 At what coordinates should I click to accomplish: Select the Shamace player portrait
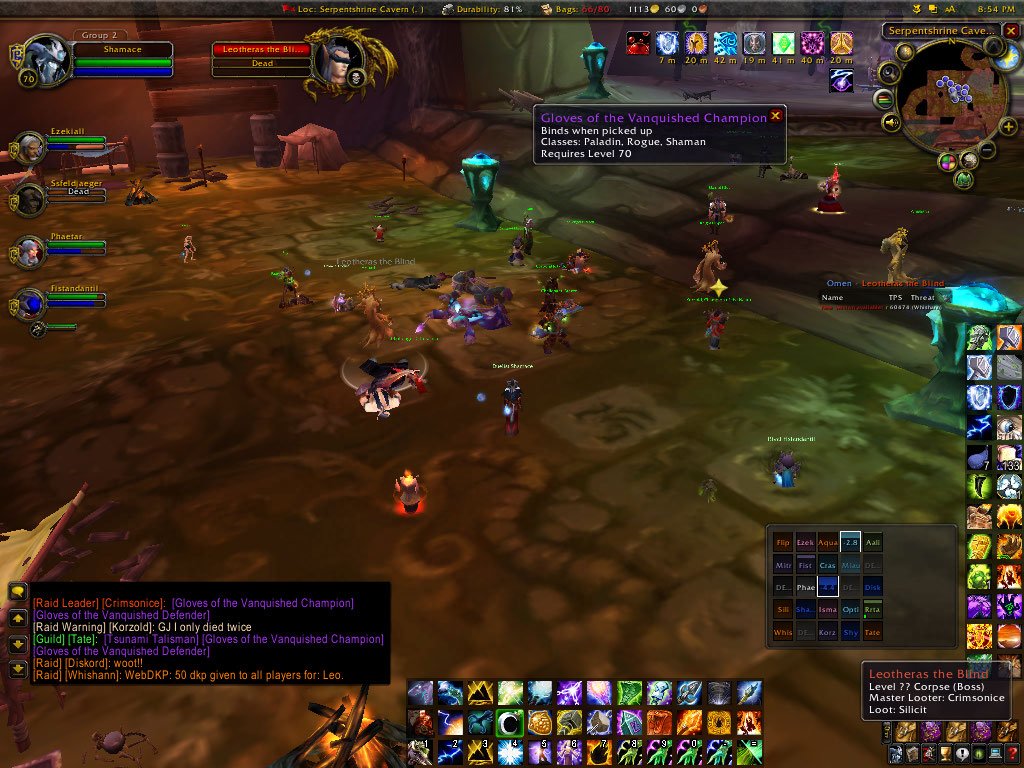click(44, 61)
